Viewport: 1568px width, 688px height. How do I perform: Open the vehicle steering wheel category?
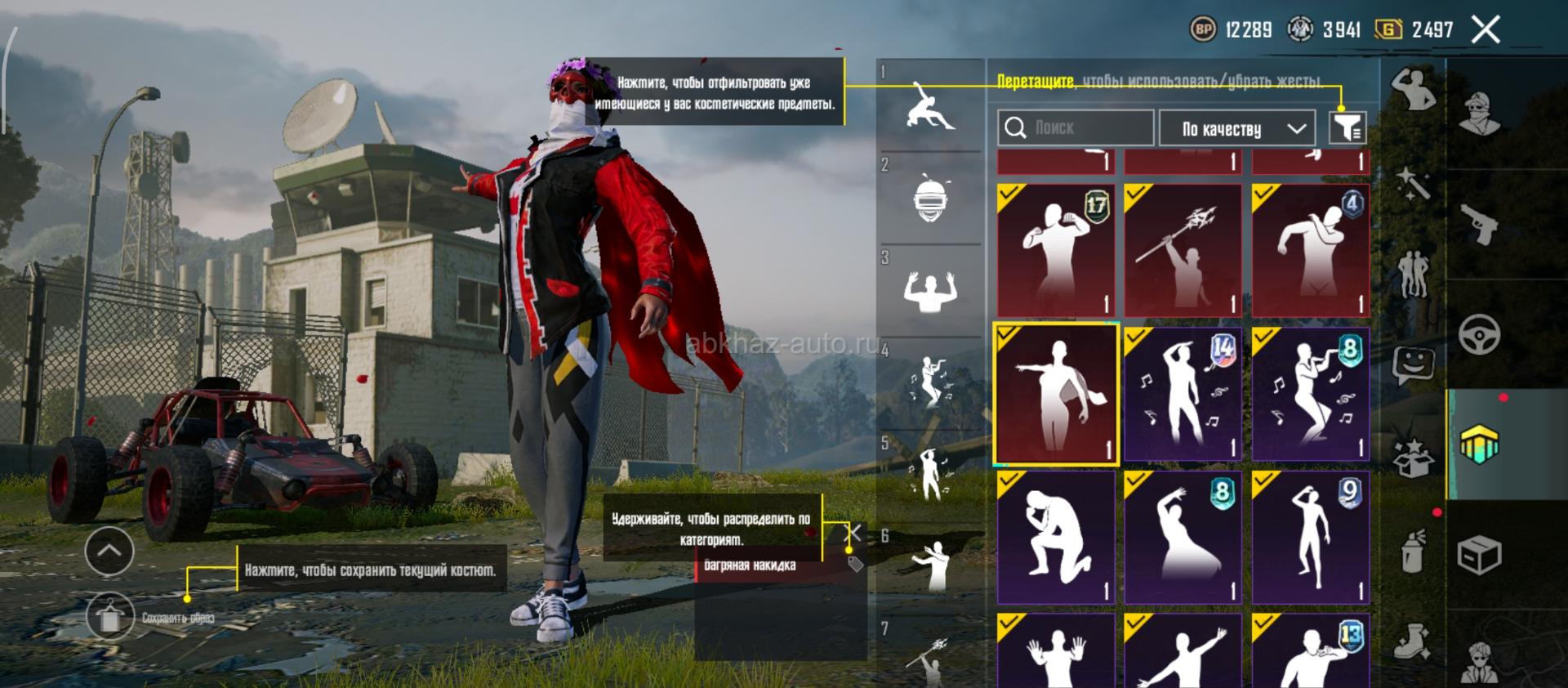click(1479, 335)
